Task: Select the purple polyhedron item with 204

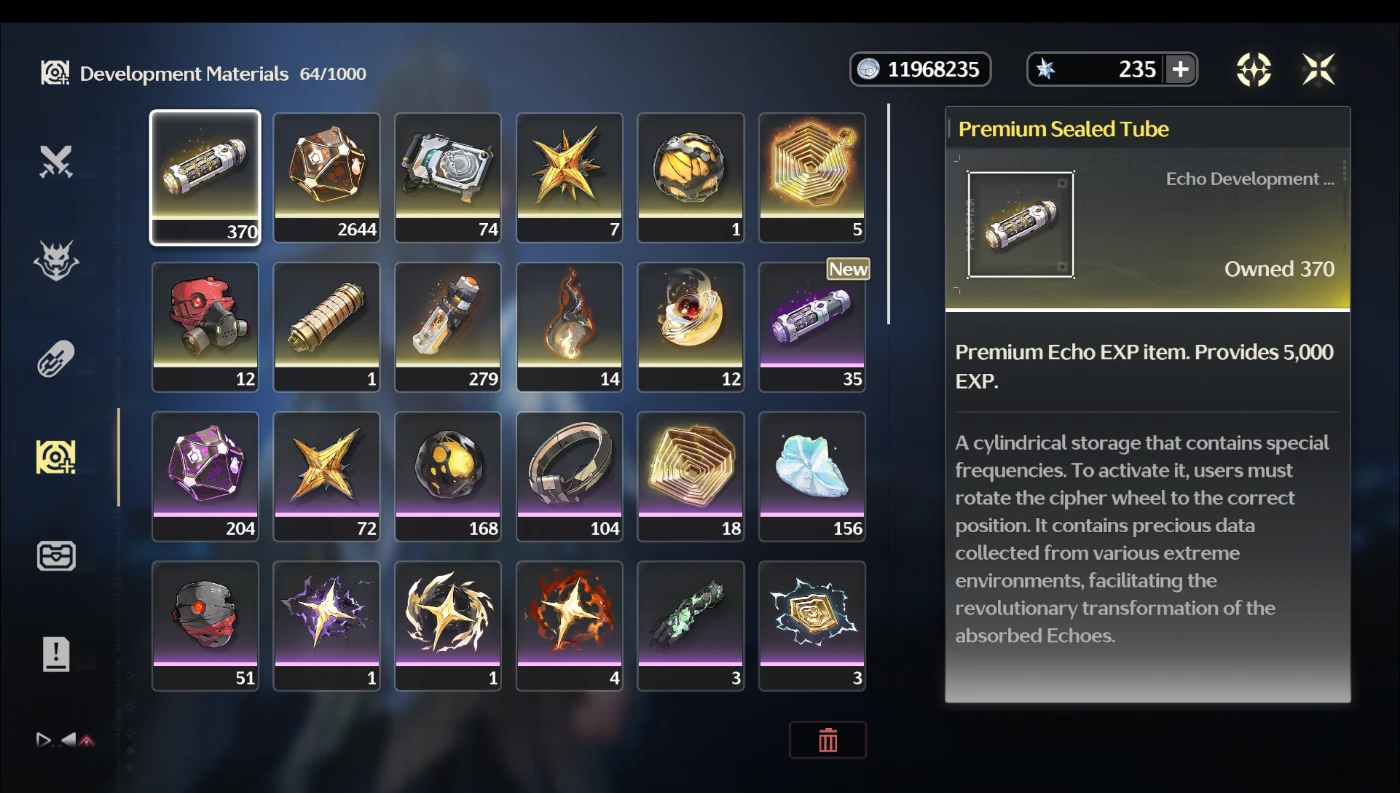Action: point(205,476)
